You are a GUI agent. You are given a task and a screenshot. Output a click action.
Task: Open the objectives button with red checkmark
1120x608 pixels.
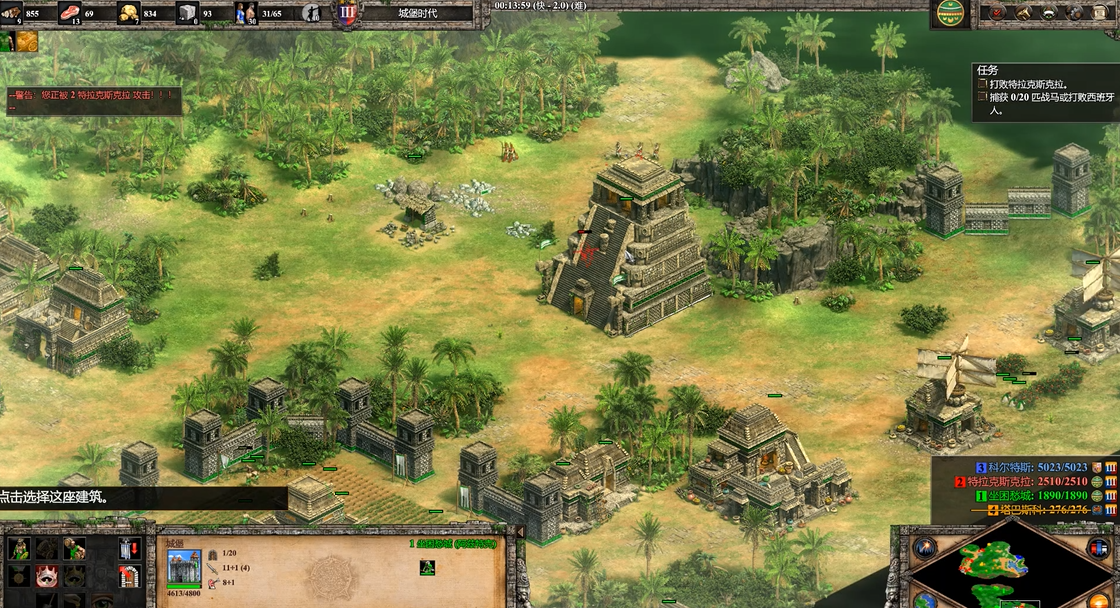996,13
